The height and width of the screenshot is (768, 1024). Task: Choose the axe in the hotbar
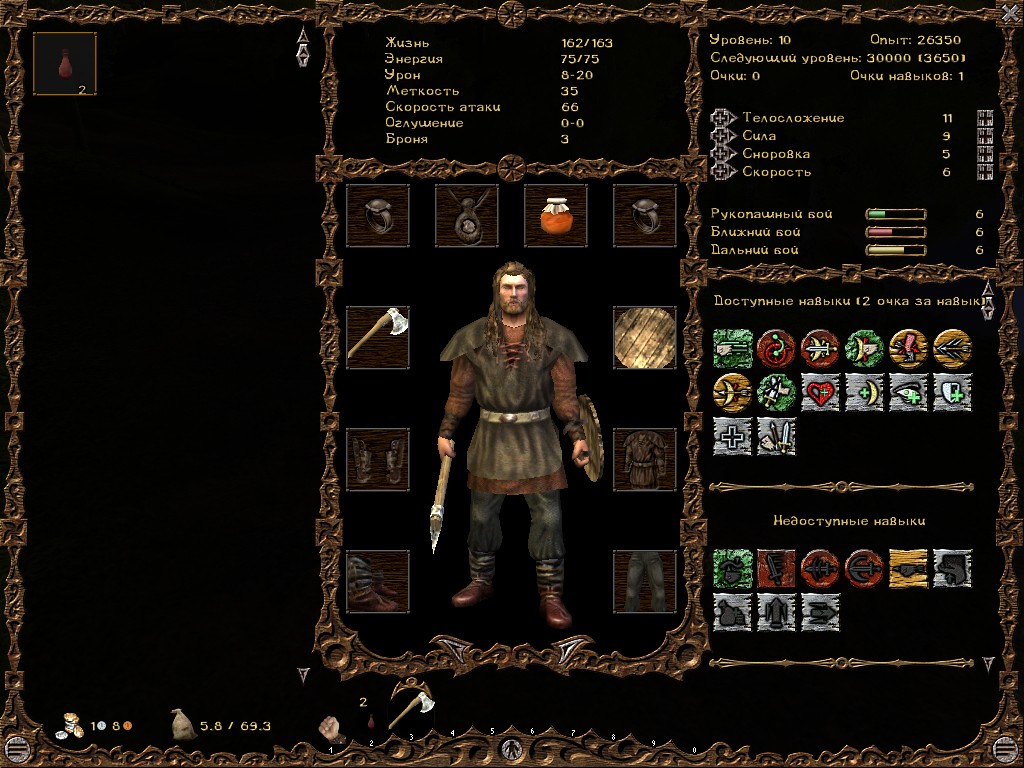[x=410, y=708]
